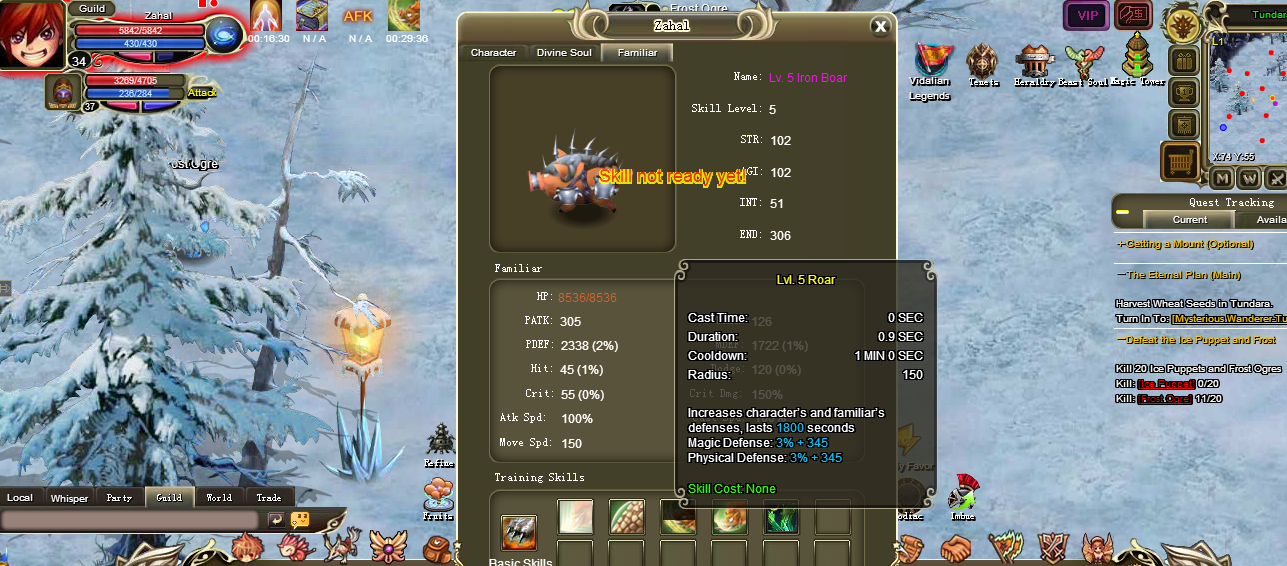The width and height of the screenshot is (1287, 566).
Task: Click the chat message input box
Action: click(130, 520)
